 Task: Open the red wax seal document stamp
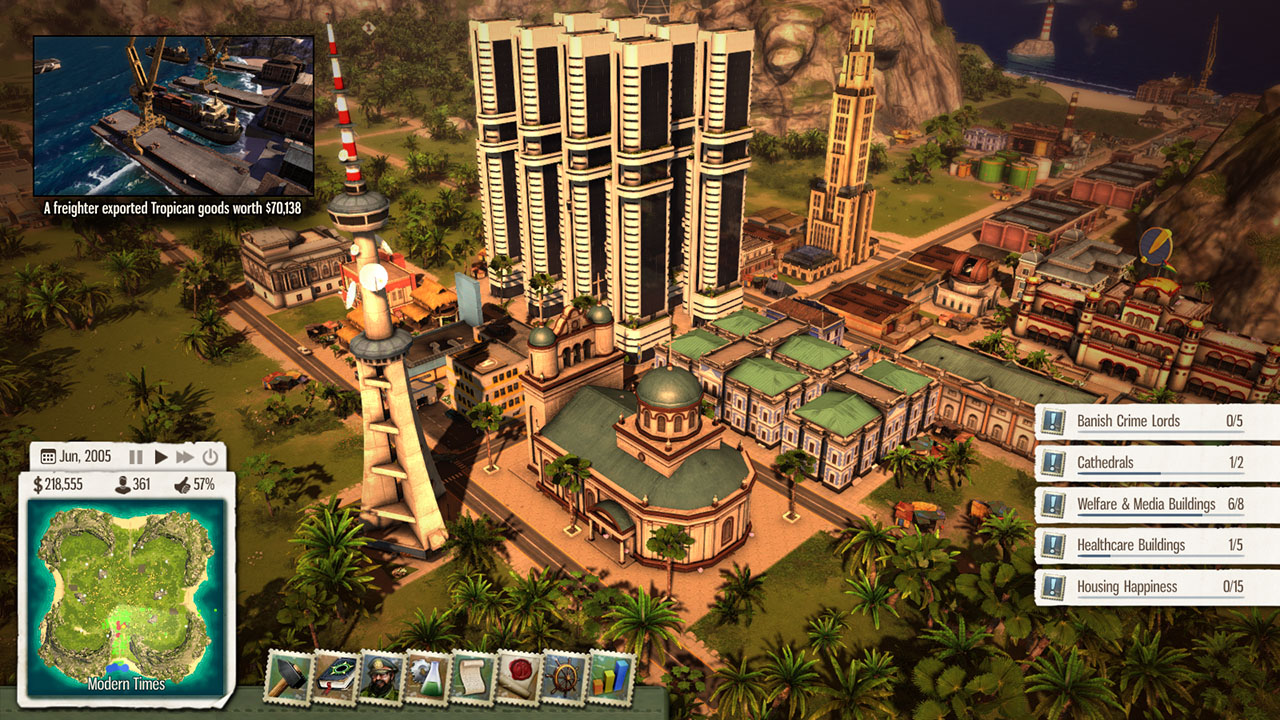(519, 678)
